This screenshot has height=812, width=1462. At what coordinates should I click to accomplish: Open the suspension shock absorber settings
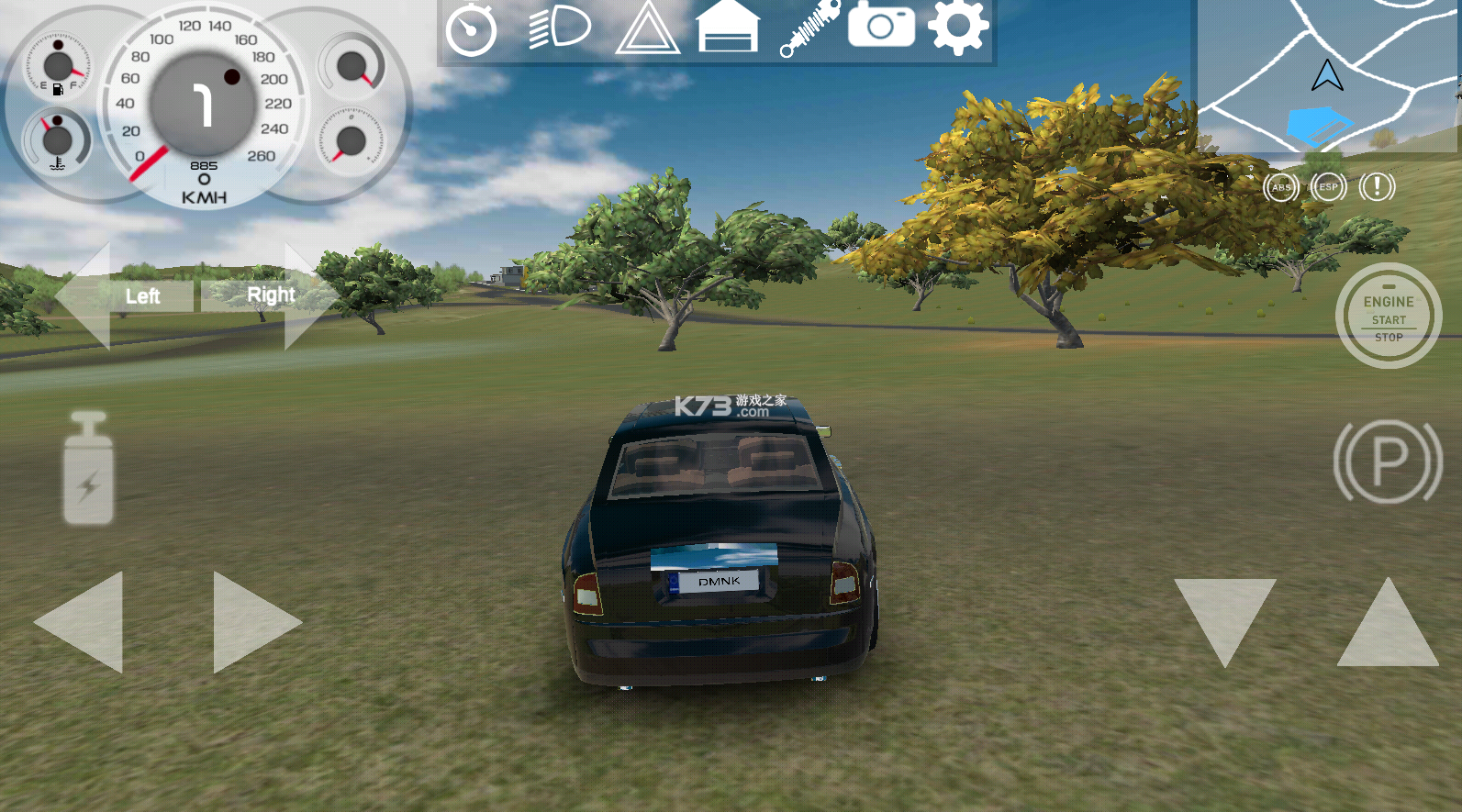point(809,28)
